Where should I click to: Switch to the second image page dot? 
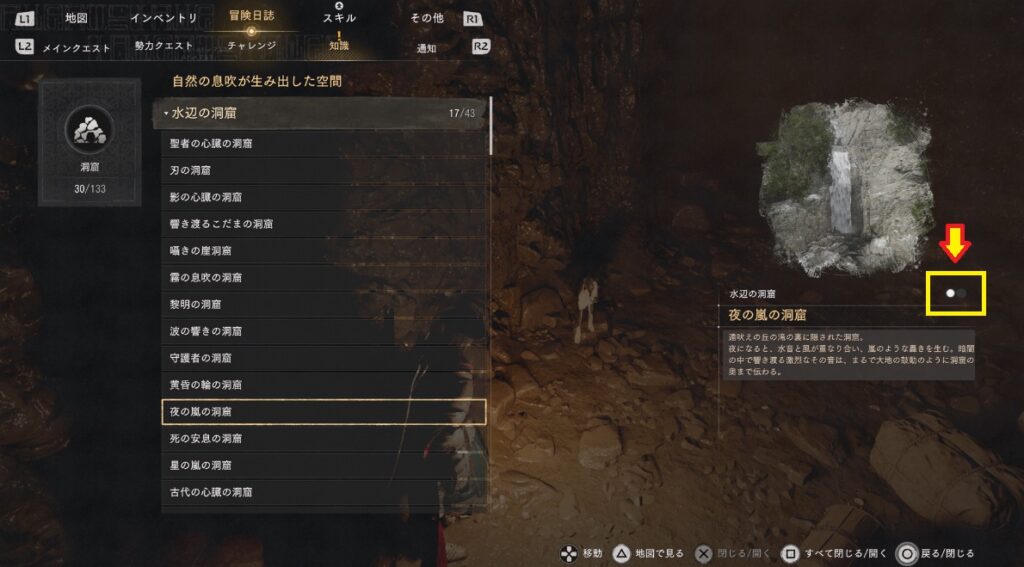click(962, 293)
